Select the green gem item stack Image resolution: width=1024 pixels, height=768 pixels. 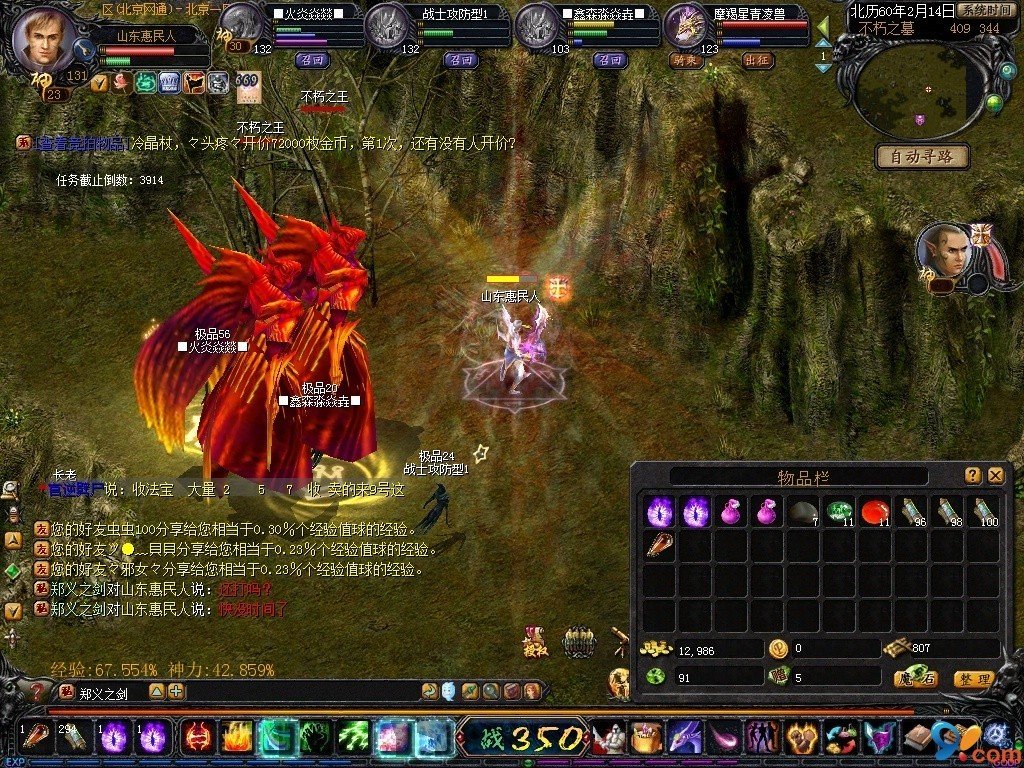pyautogui.click(x=839, y=512)
